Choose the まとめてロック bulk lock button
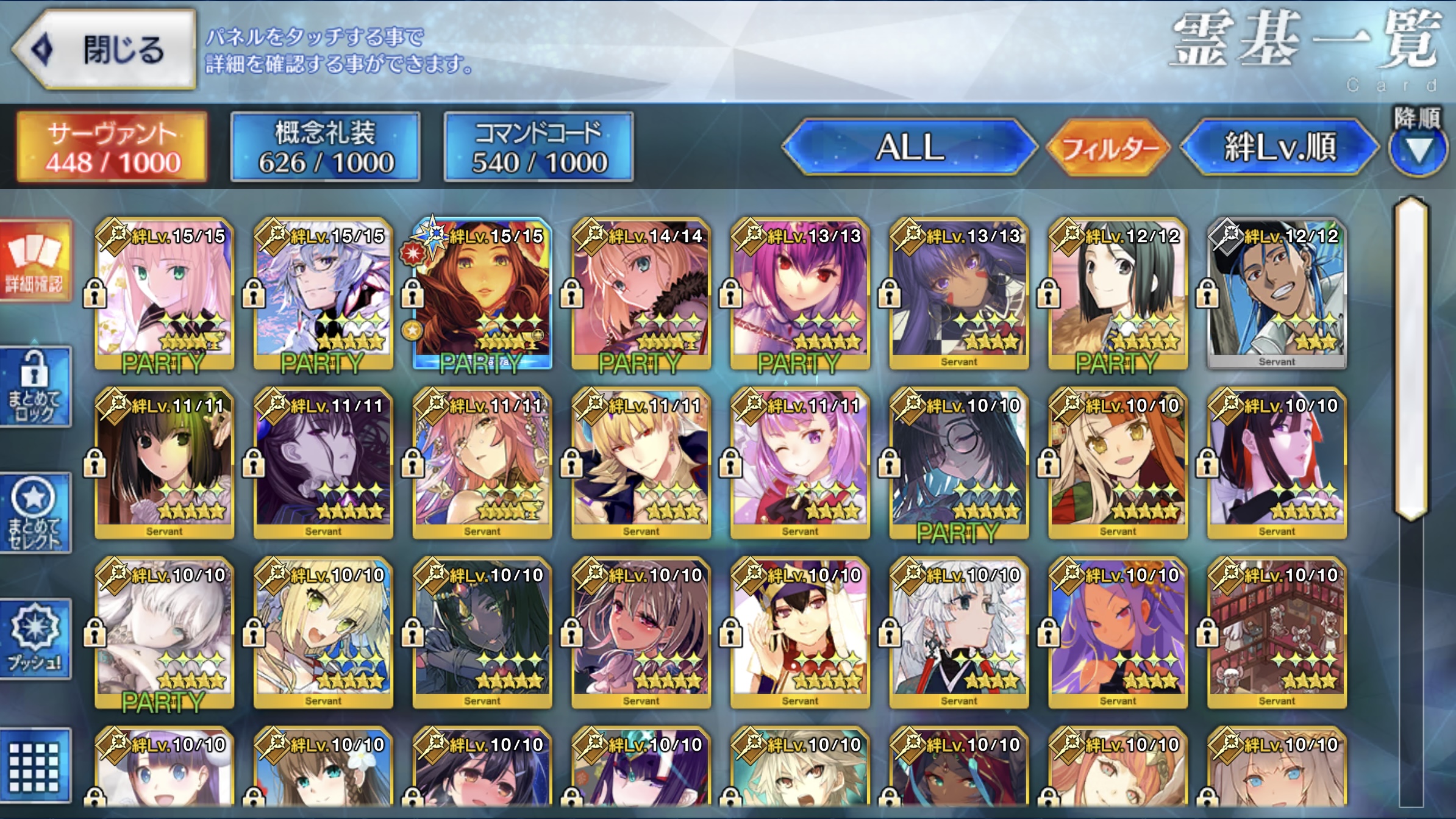Screen dimensions: 1456x819 click(35, 387)
